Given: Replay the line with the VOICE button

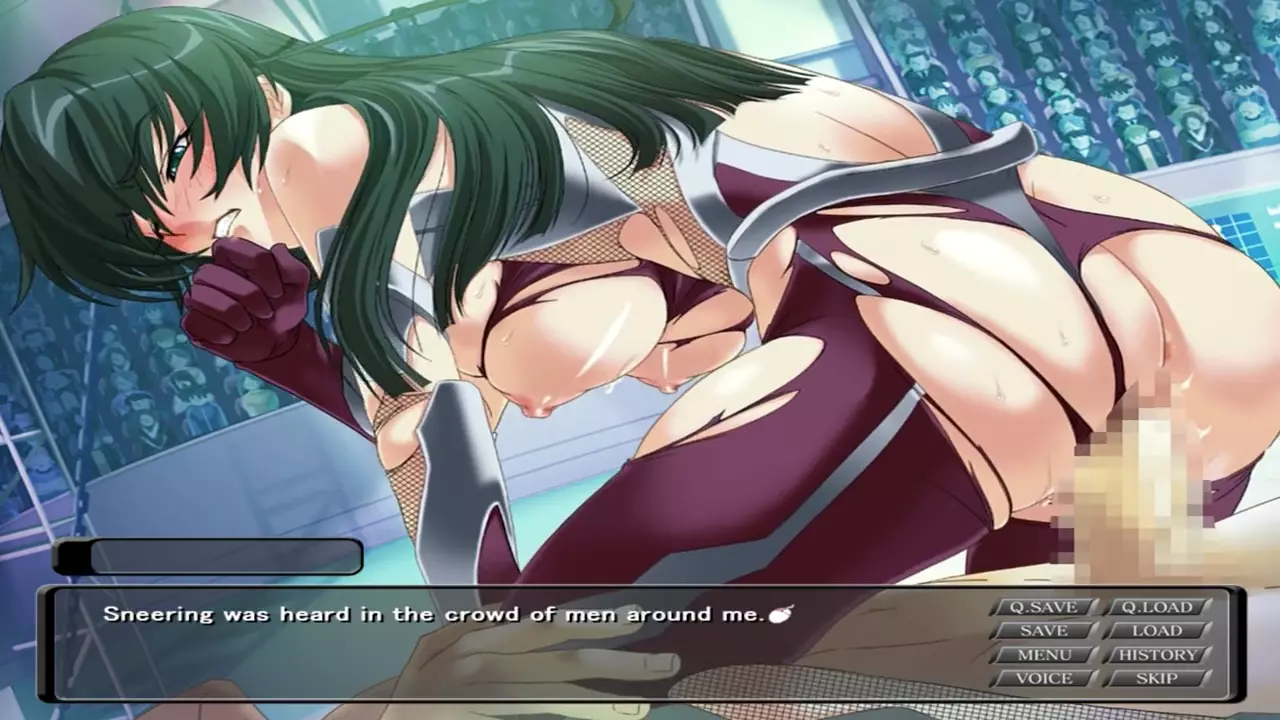Looking at the screenshot, I should point(1043,678).
